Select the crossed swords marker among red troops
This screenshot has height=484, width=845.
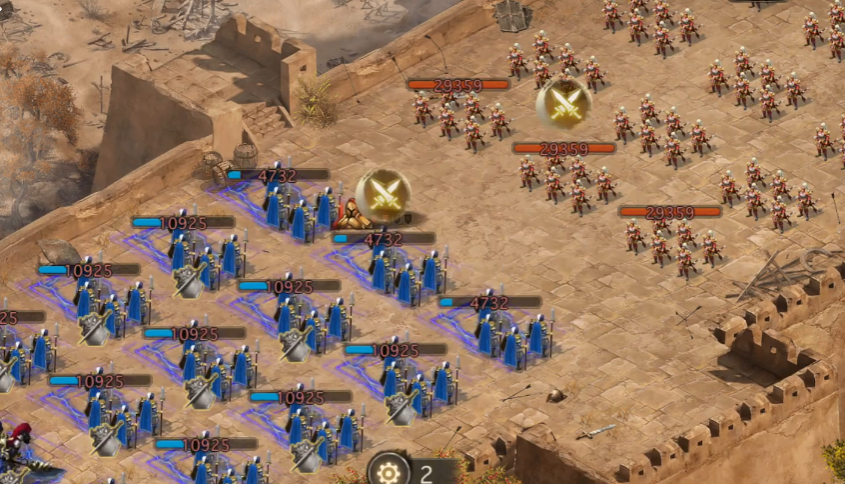[564, 104]
